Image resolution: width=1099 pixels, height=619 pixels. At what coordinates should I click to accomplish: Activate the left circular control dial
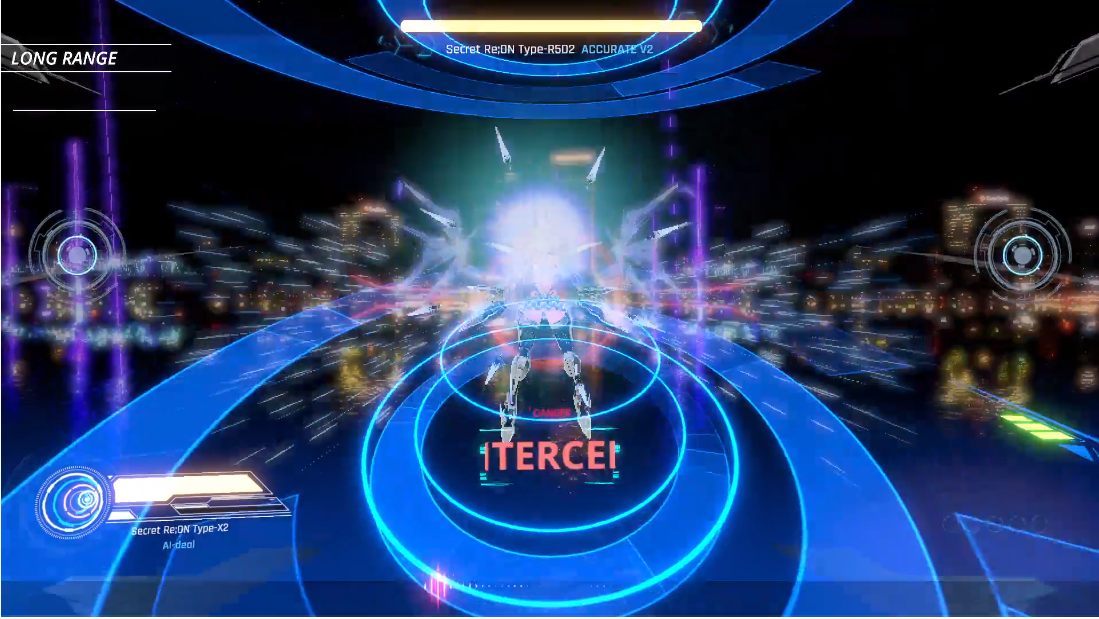click(77, 256)
